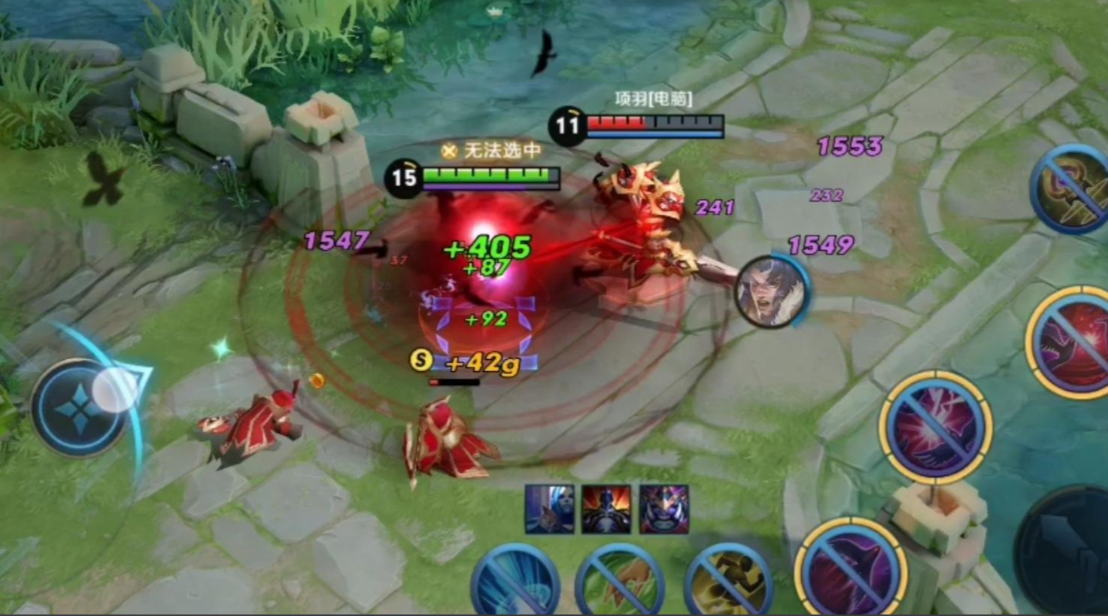
Task: Target the enemy hero portrait bubble
Action: [x=771, y=291]
